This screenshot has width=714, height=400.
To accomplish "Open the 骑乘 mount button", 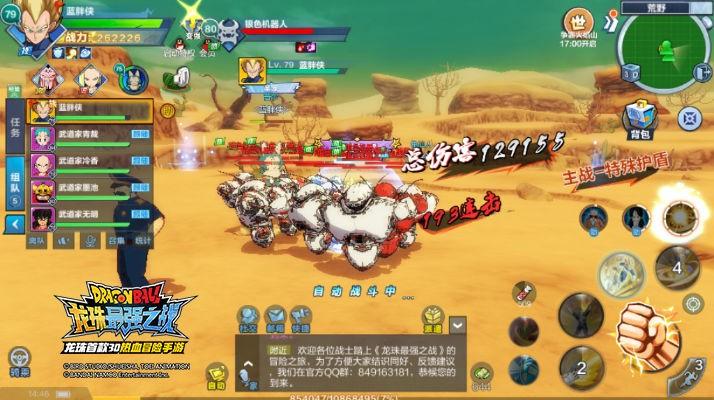I will [18, 359].
